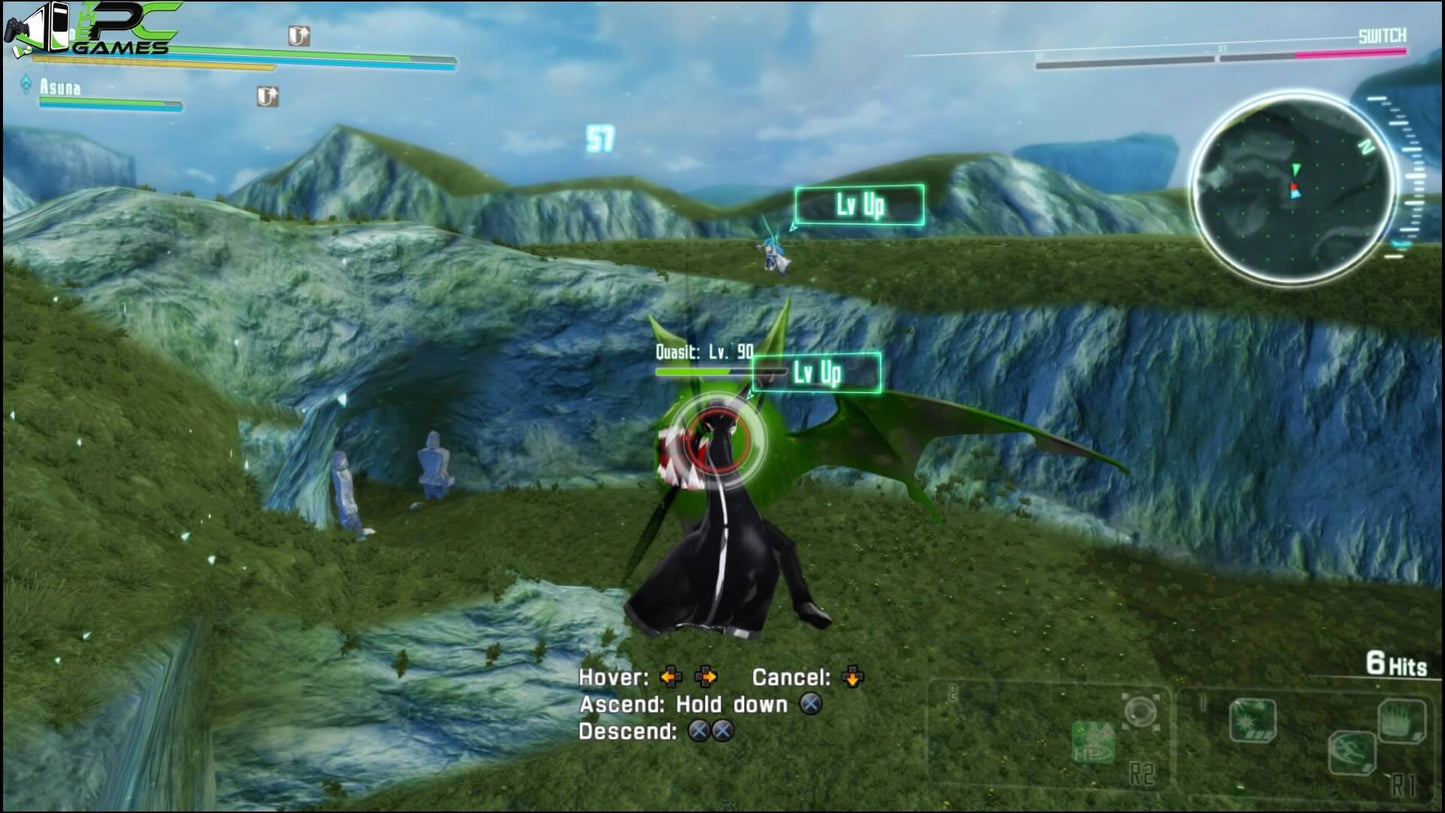Click the d-pad selector icon in the R2 box
This screenshot has width=1445, height=813.
click(1141, 712)
